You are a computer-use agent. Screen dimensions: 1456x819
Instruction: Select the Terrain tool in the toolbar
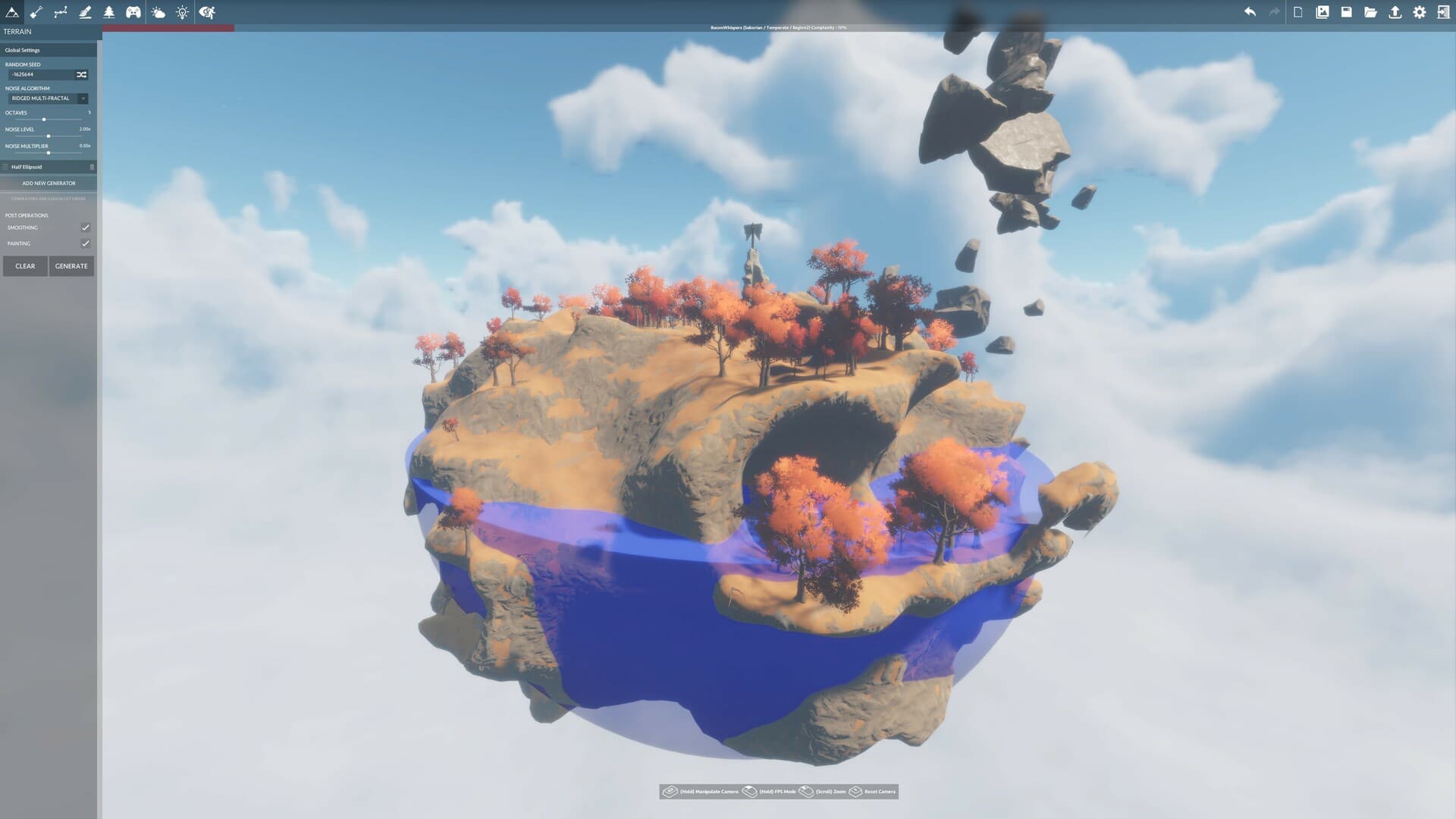click(x=11, y=12)
